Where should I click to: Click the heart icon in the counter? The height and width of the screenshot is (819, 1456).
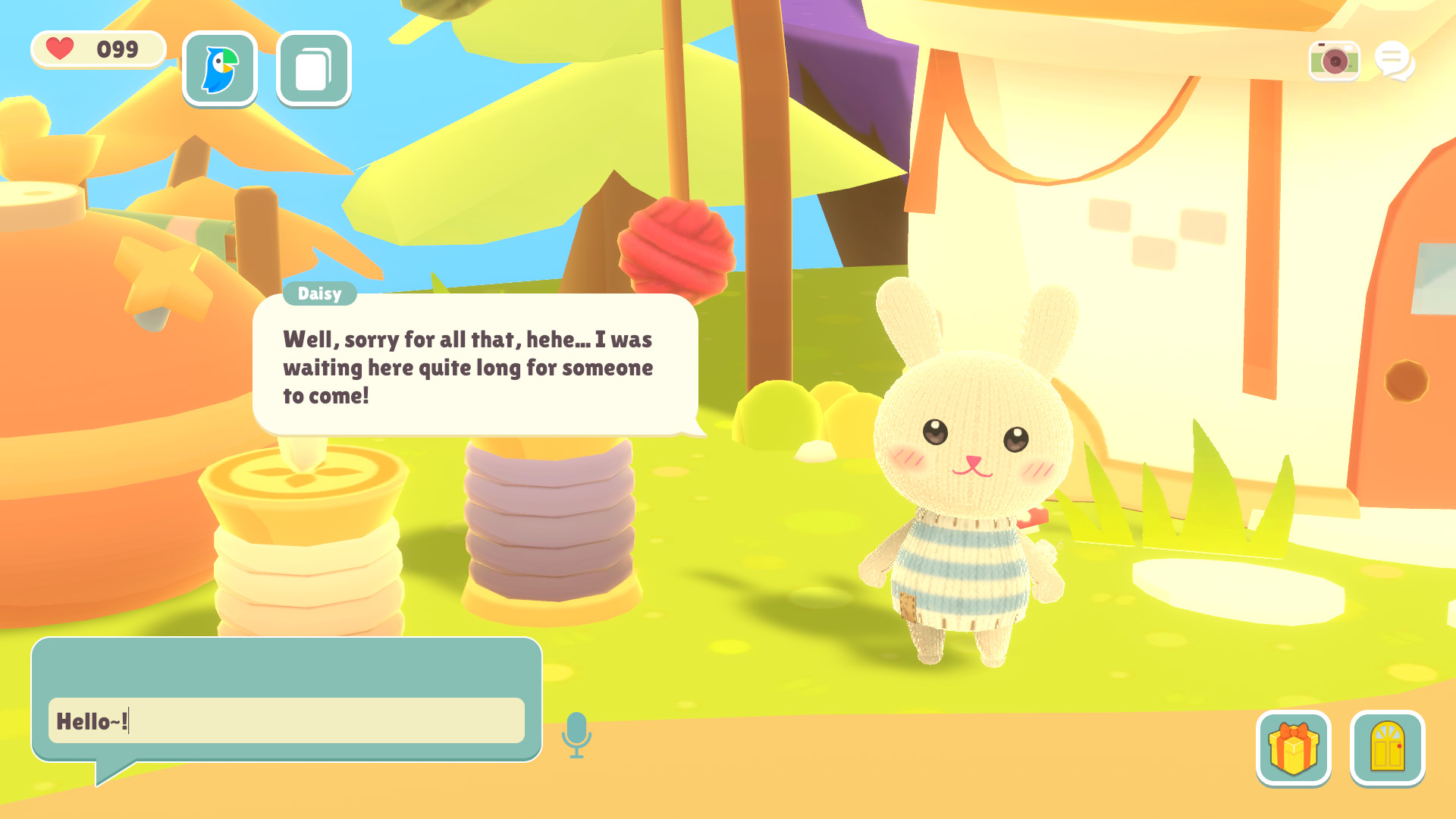(x=60, y=49)
